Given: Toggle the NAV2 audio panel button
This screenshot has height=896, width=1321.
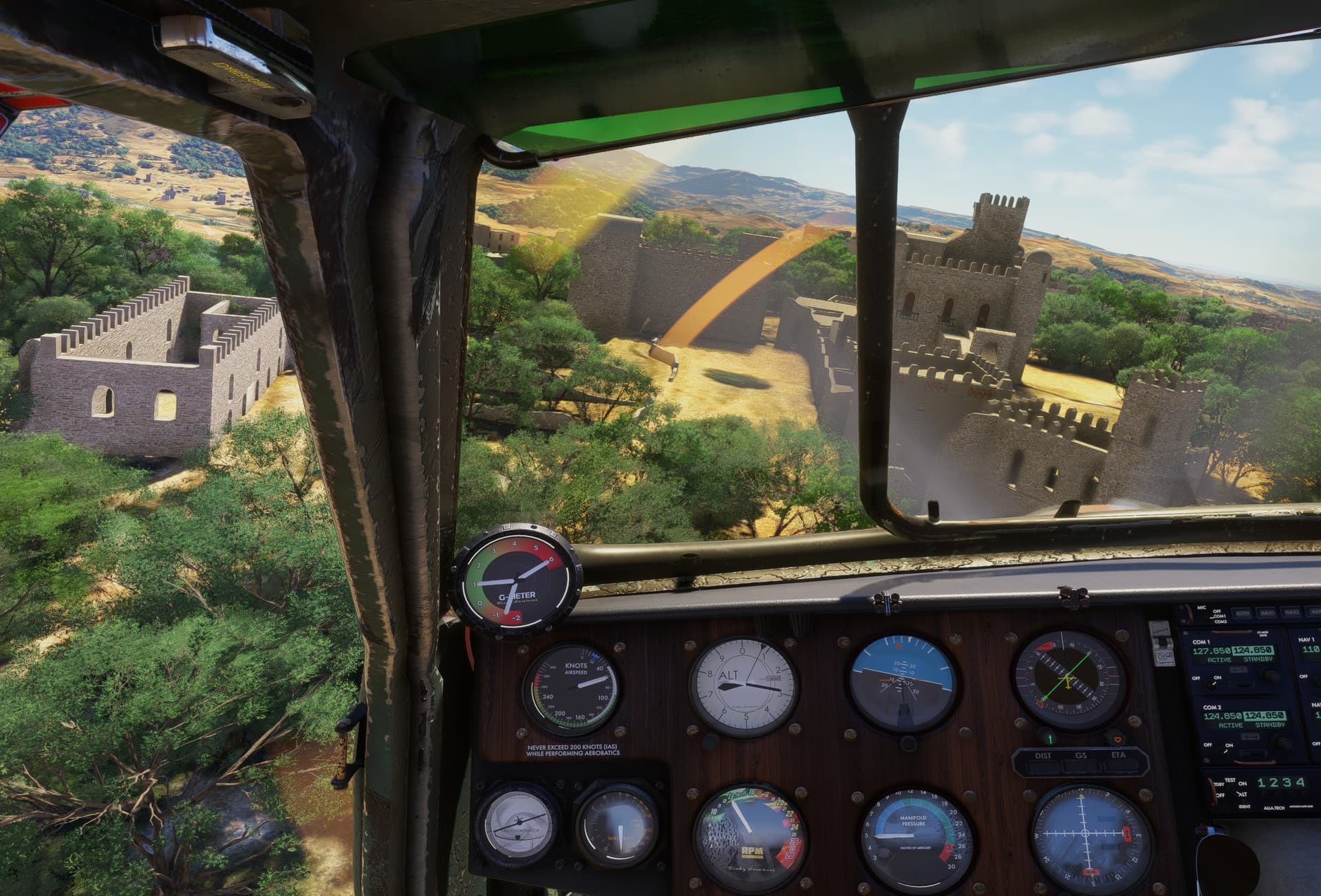Looking at the screenshot, I should [1291, 612].
